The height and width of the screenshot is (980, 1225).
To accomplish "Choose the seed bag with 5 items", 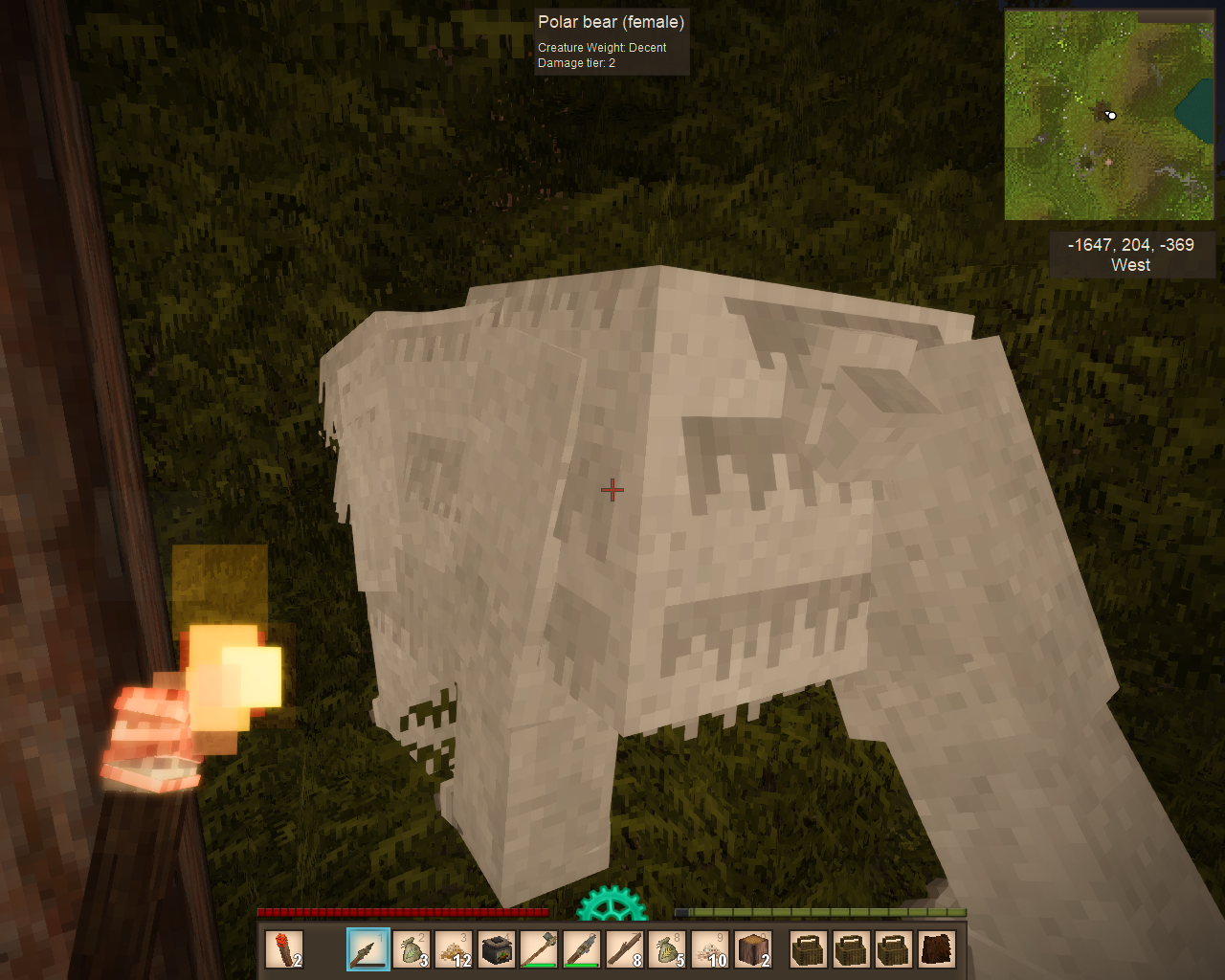I will (667, 949).
